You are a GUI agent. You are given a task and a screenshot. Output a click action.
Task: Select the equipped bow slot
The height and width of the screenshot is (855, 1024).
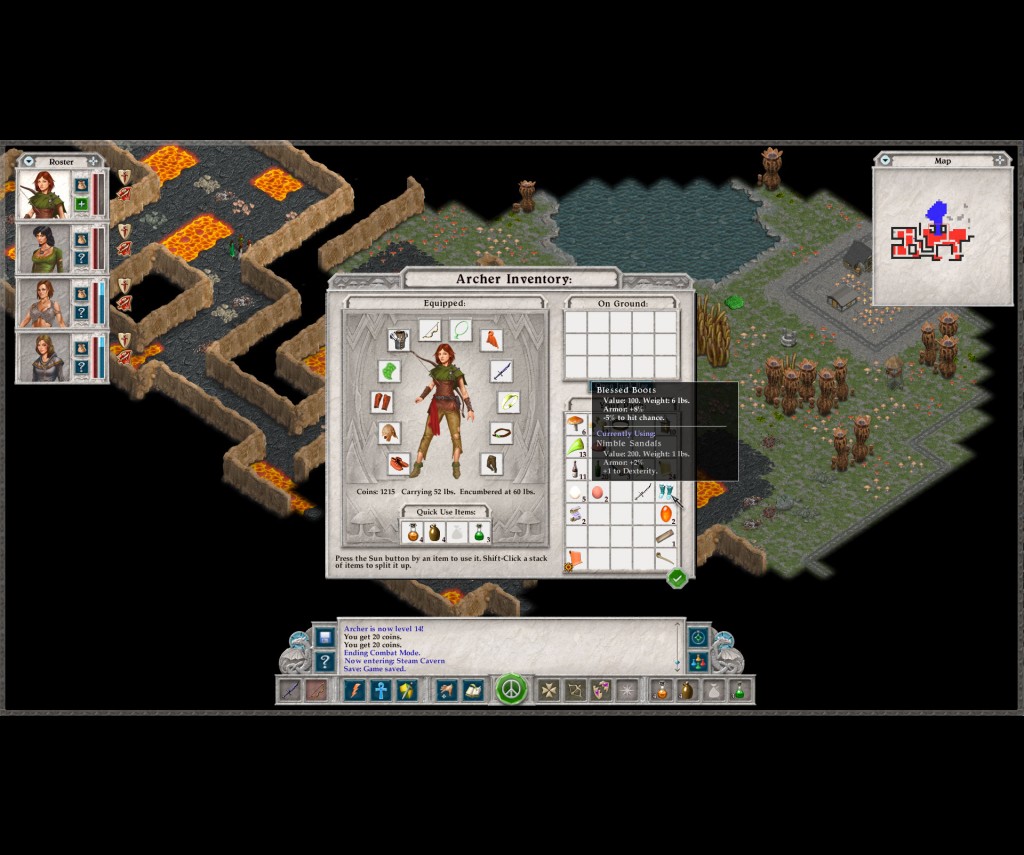tap(431, 330)
